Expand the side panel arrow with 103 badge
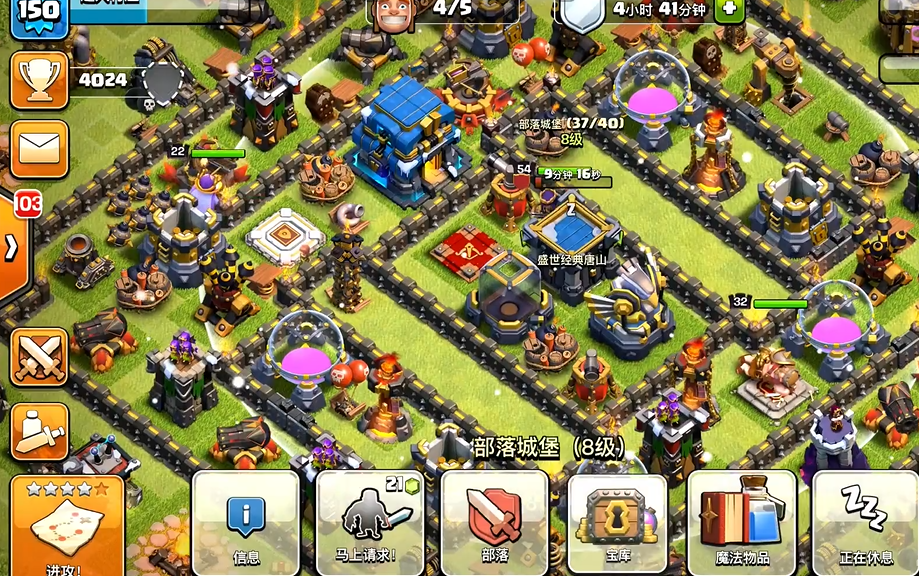919x576 pixels. tap(14, 246)
